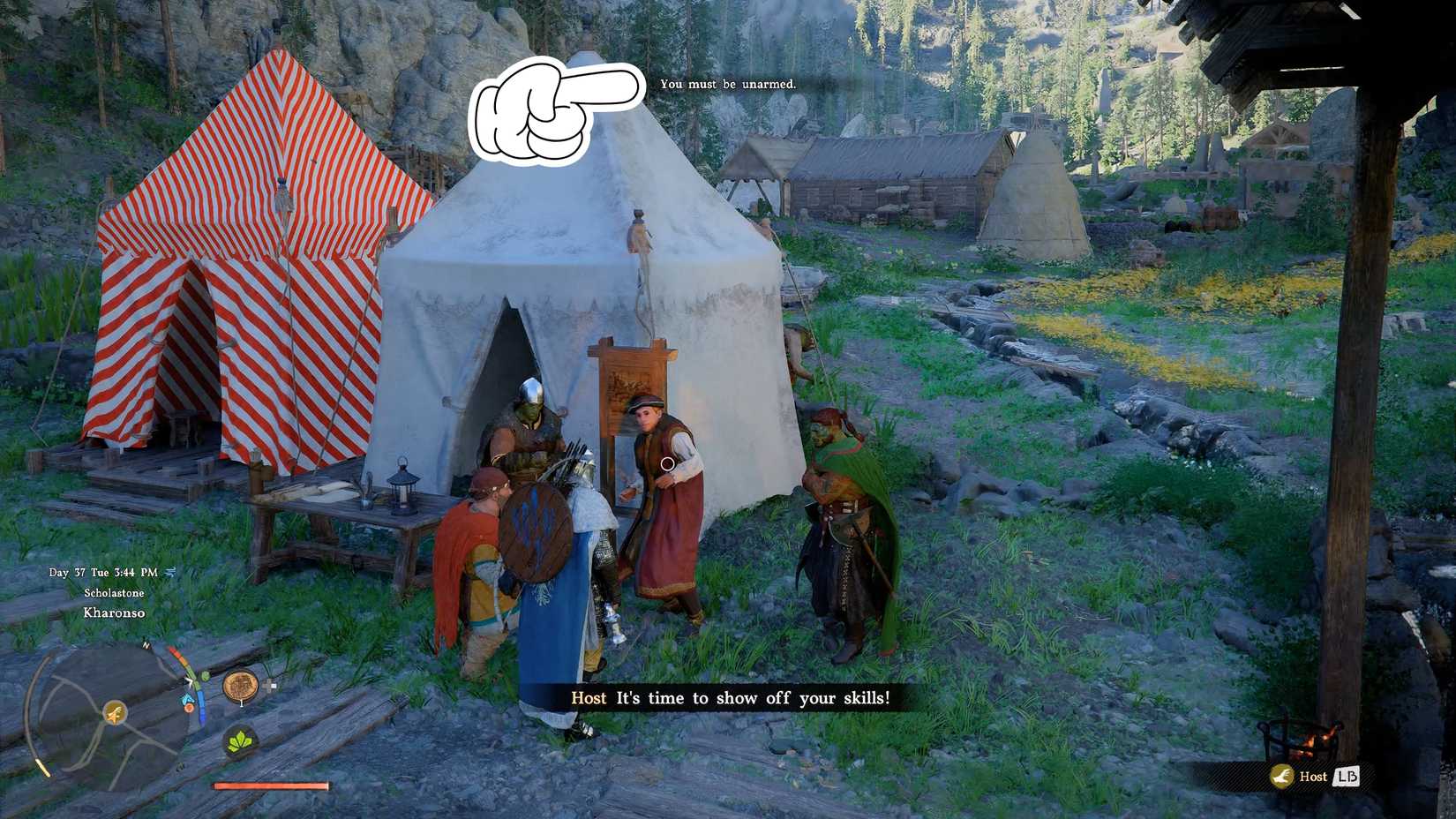
Task: Expand the Day 37 Tue time display
Action: coord(102,572)
